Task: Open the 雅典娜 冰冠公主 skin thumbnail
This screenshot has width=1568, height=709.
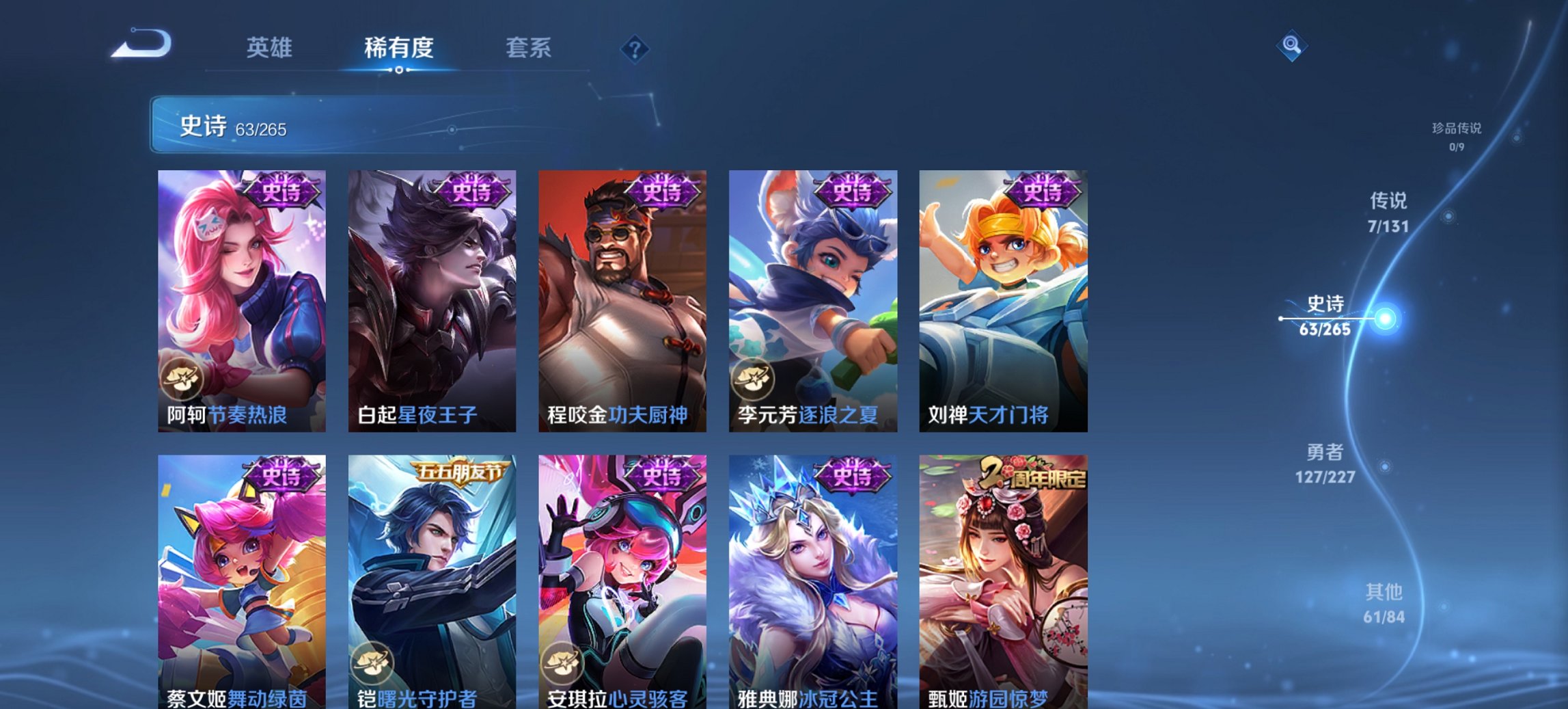Action: 813,581
